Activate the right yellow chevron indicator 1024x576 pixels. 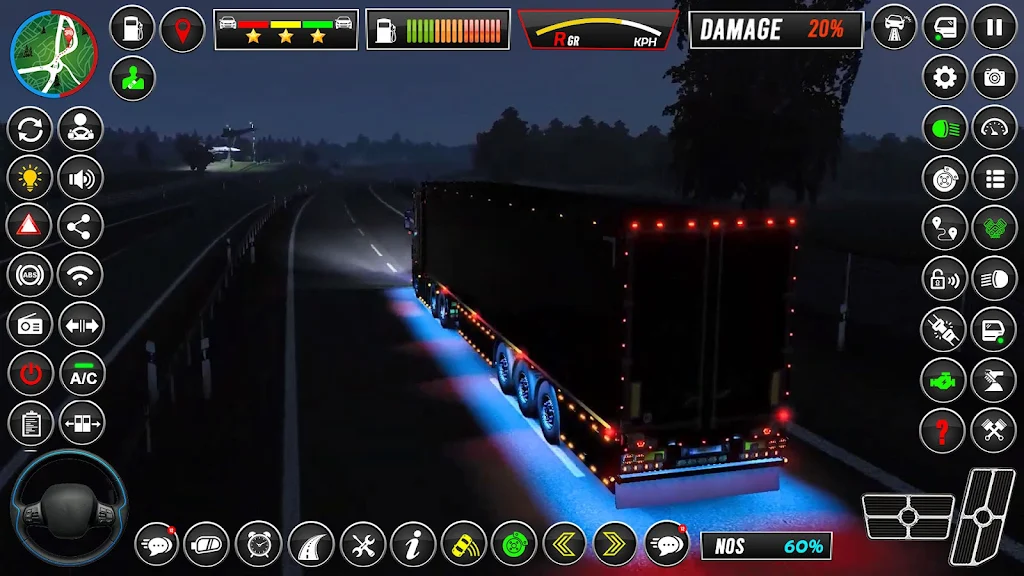(615, 545)
